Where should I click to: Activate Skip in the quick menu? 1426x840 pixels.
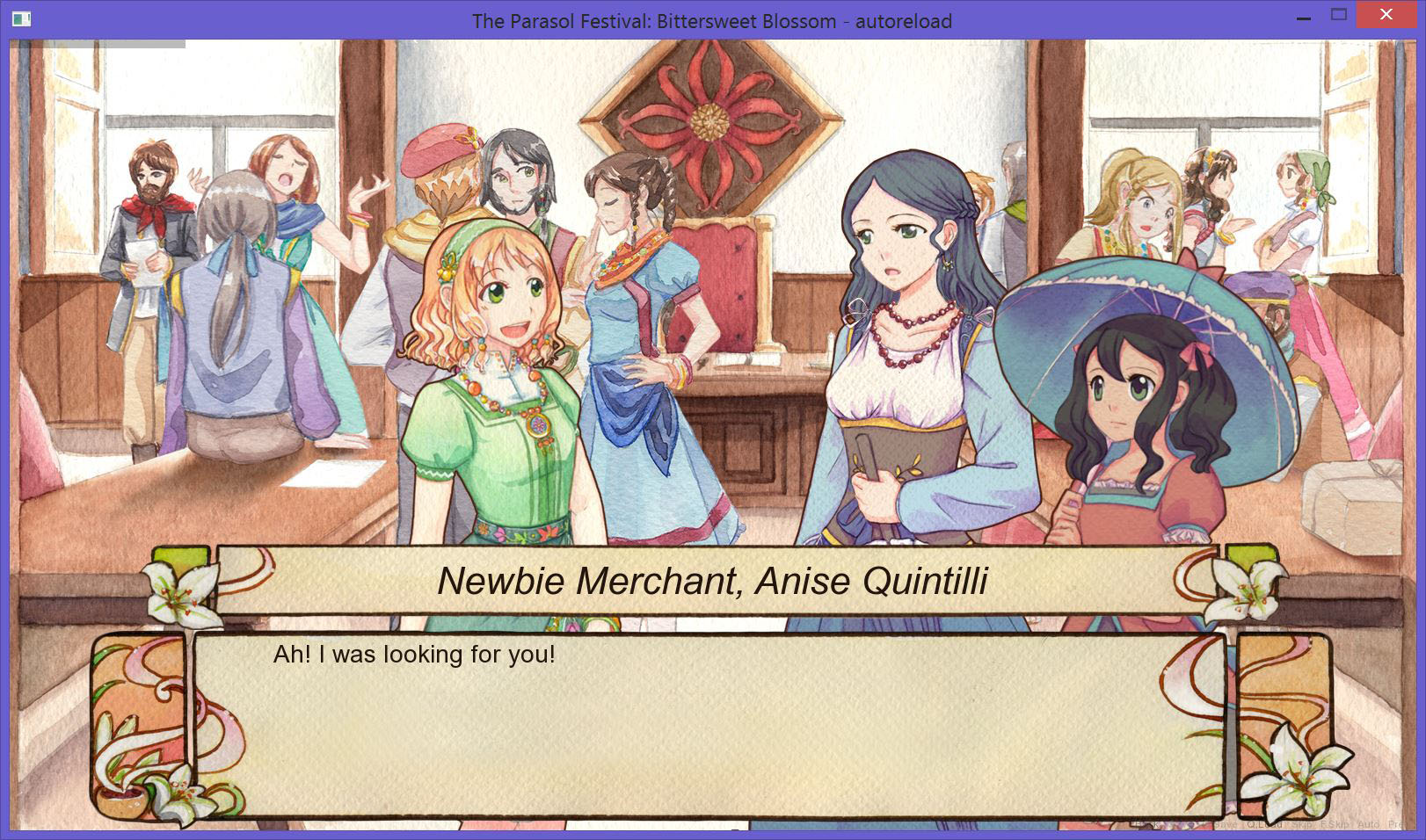click(1302, 825)
